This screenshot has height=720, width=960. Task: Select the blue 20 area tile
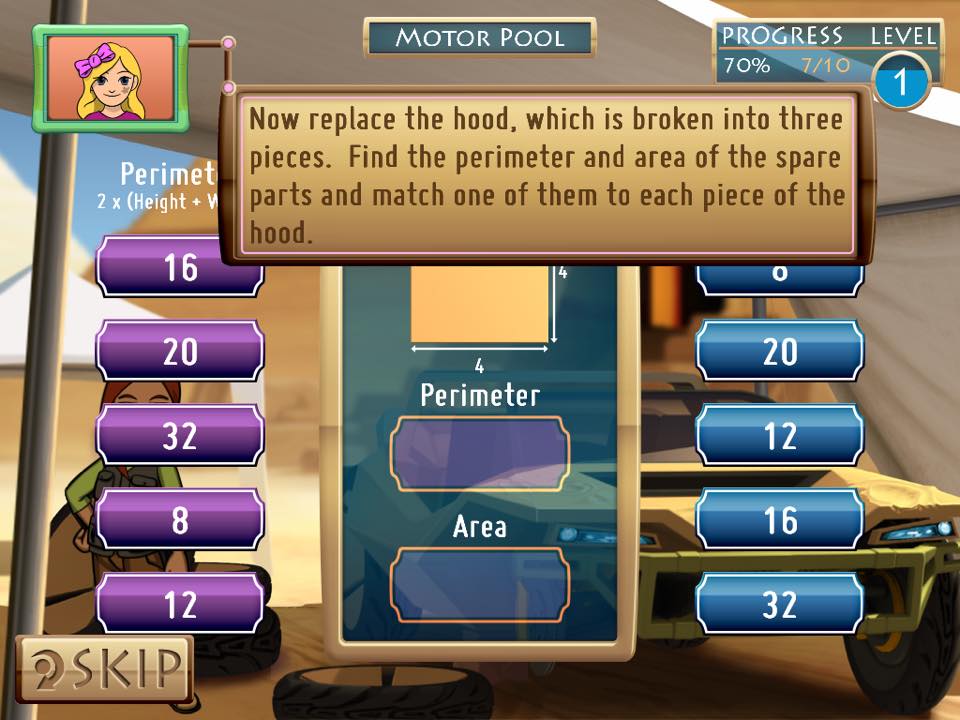pyautogui.click(x=779, y=351)
